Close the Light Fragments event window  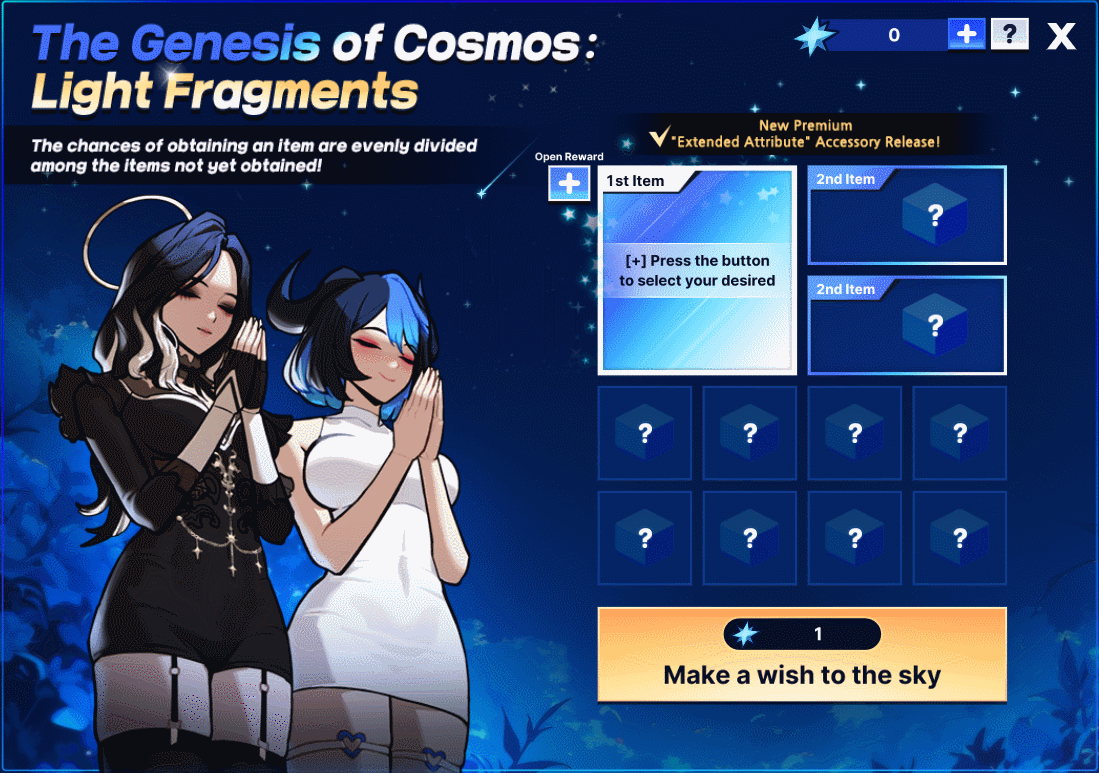click(1061, 36)
